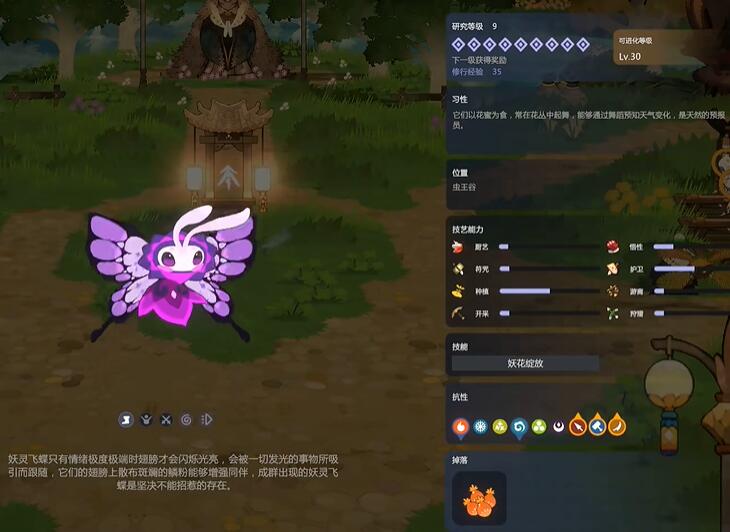
Task: Inspect the blue swirl wind resistance icon
Action: click(519, 427)
